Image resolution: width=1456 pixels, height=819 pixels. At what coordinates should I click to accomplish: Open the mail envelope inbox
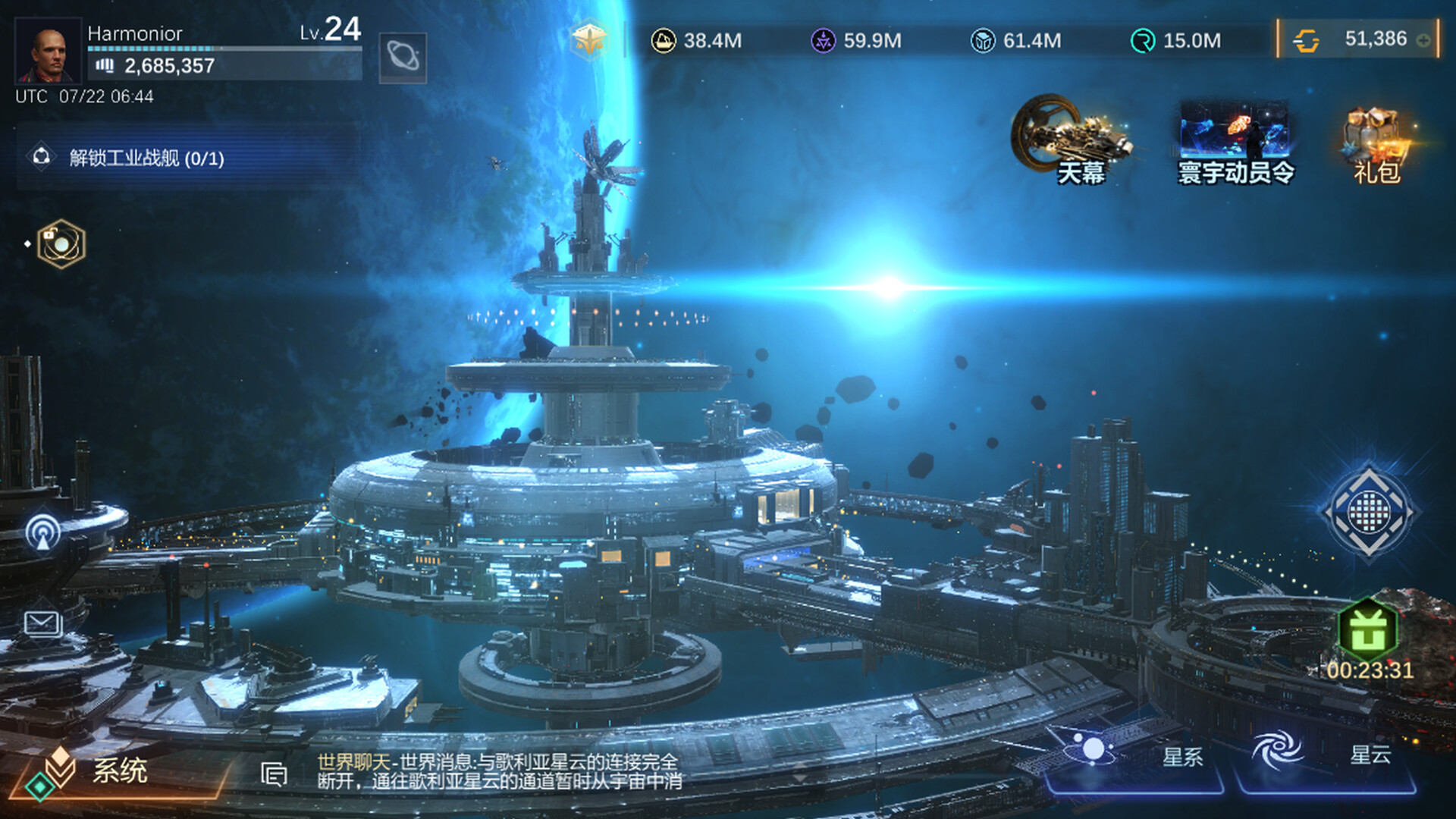[x=42, y=624]
